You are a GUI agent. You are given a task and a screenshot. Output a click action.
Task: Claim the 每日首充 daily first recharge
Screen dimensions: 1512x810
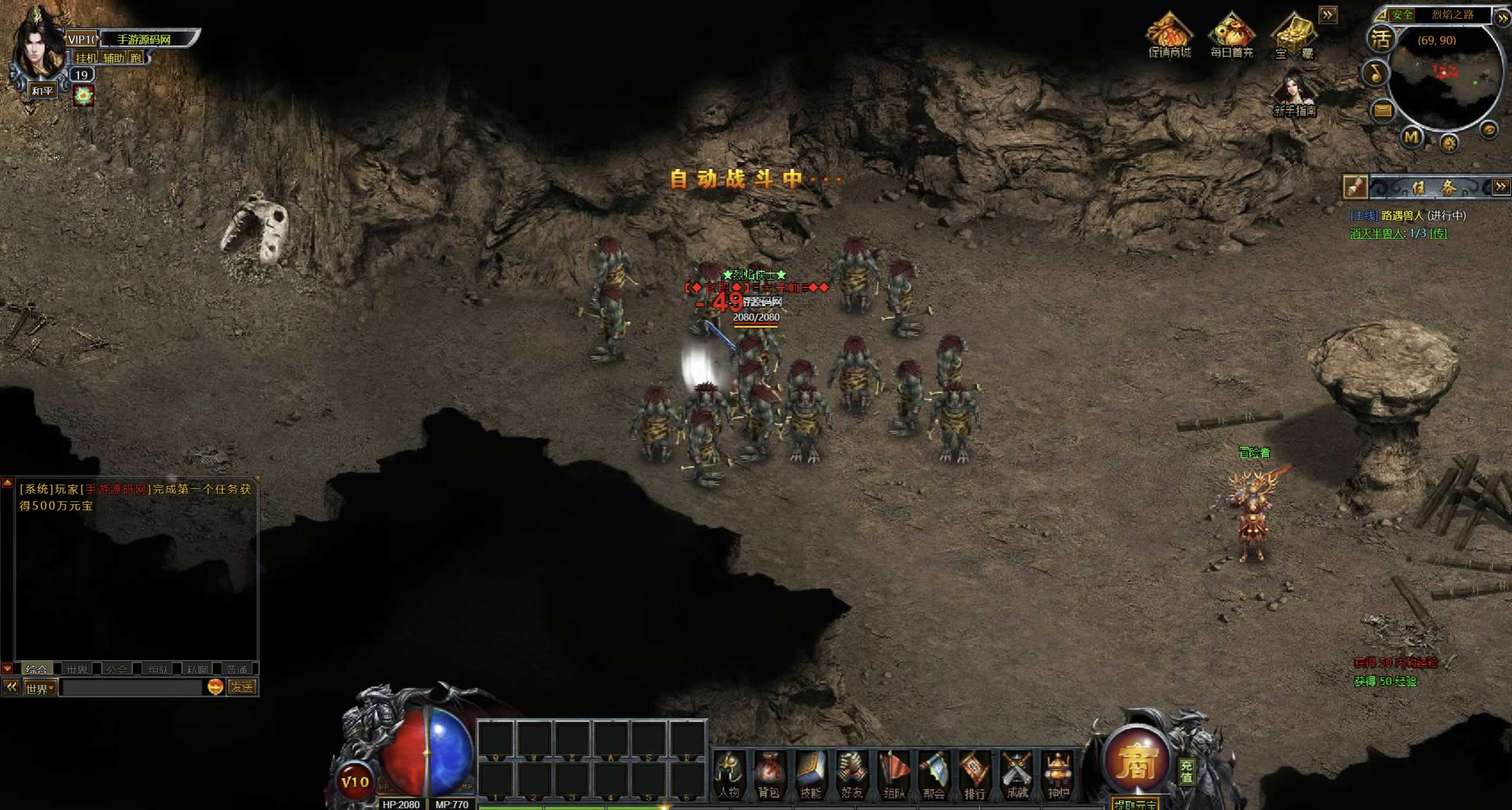(x=1232, y=37)
